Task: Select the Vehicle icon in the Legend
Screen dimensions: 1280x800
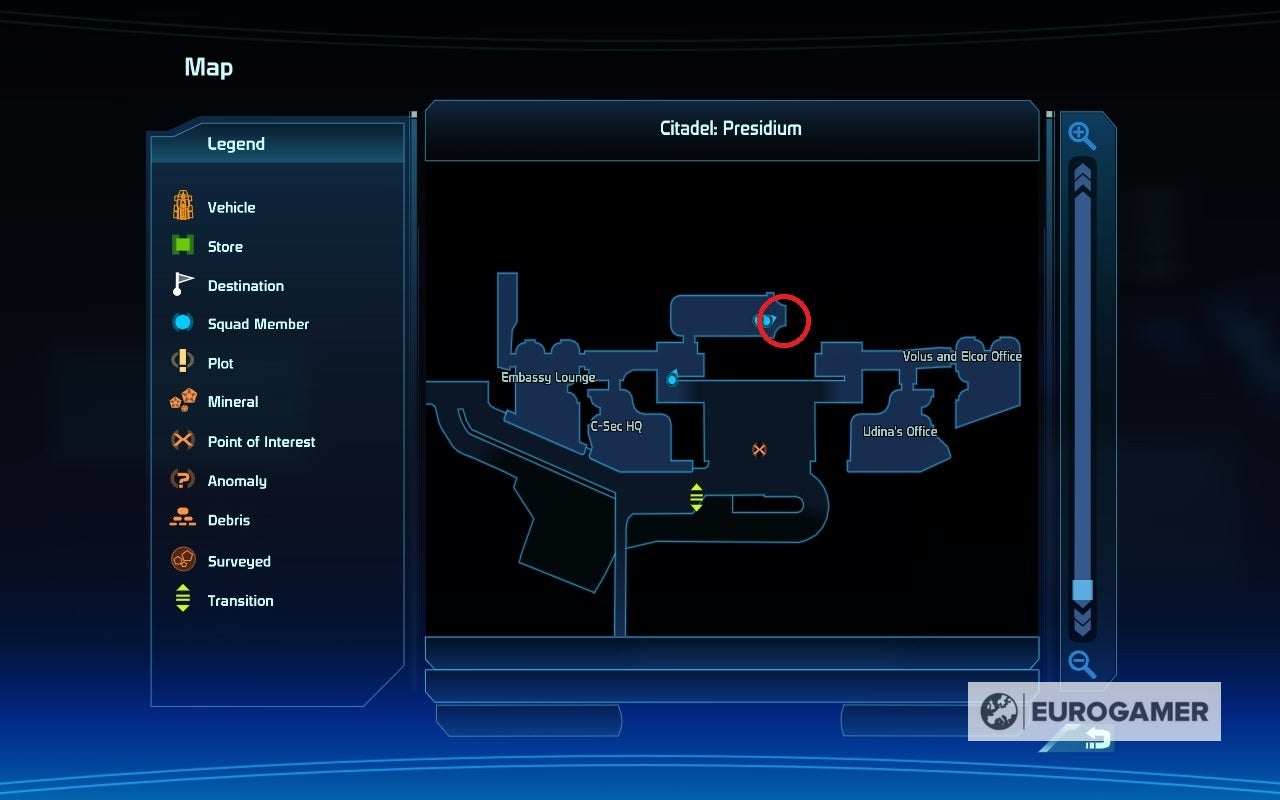Action: click(181, 205)
